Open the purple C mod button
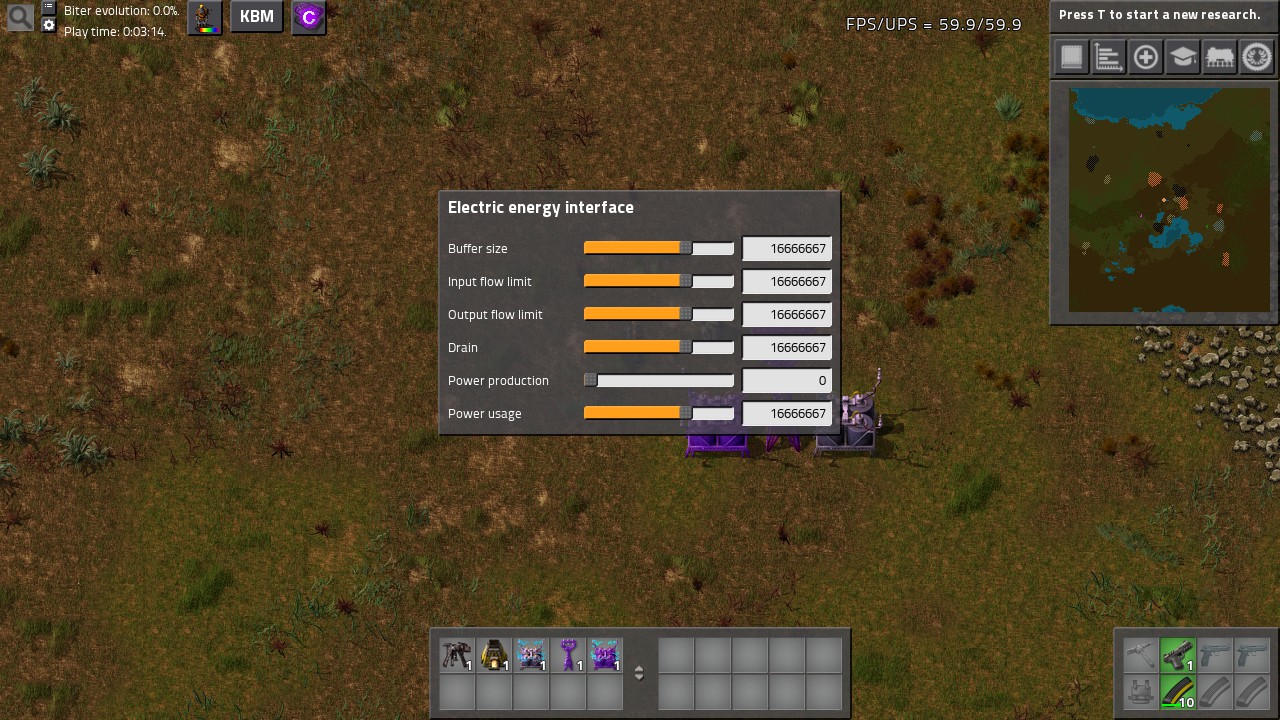This screenshot has width=1280, height=720. [x=309, y=17]
